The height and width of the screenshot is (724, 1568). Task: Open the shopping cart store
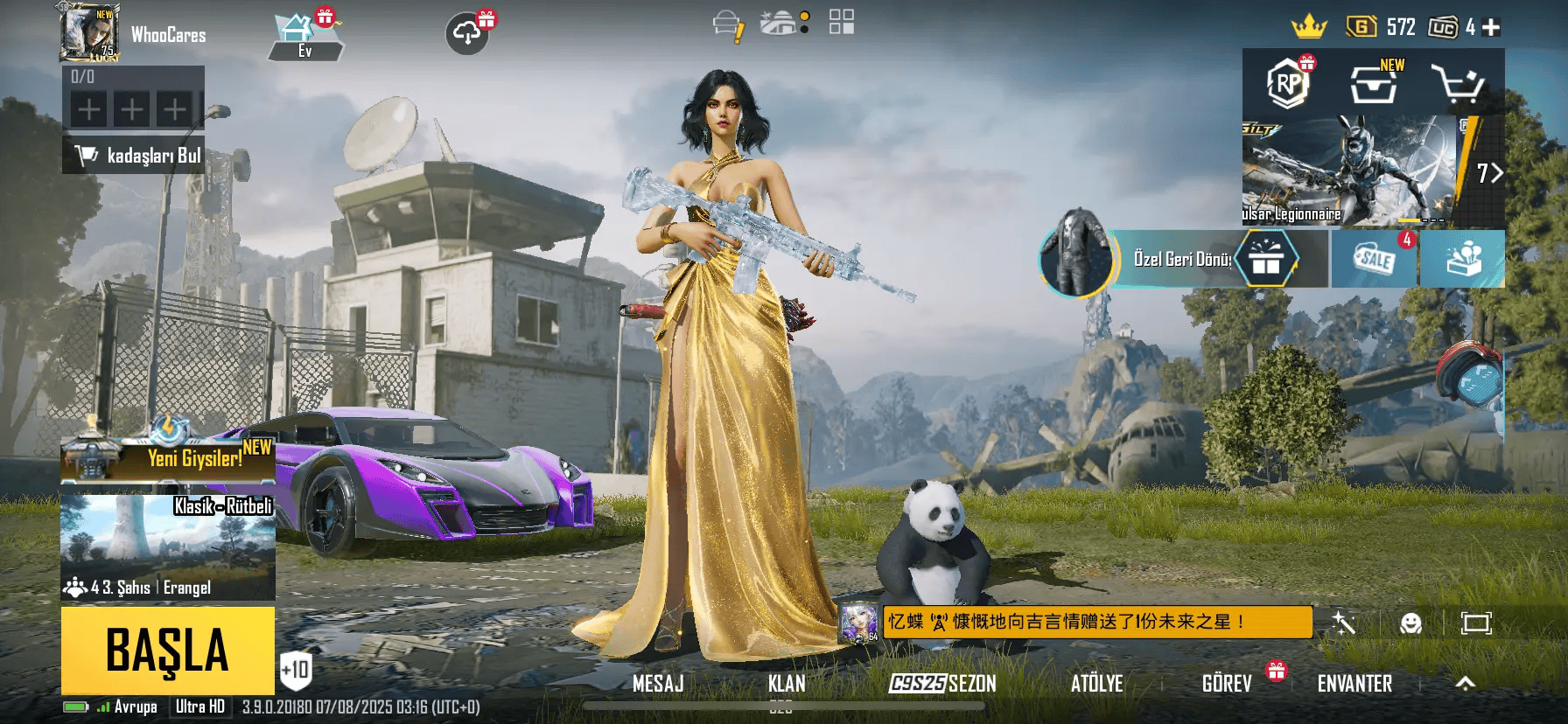(1456, 84)
